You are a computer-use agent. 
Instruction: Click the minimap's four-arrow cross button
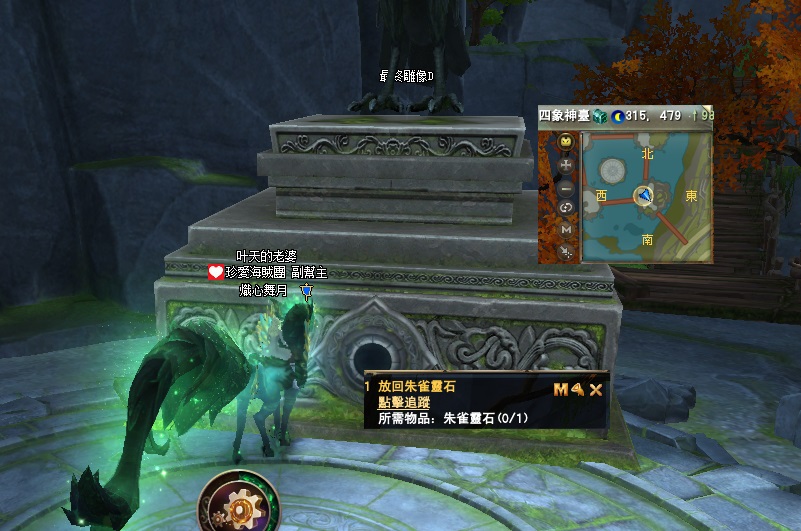(x=566, y=164)
